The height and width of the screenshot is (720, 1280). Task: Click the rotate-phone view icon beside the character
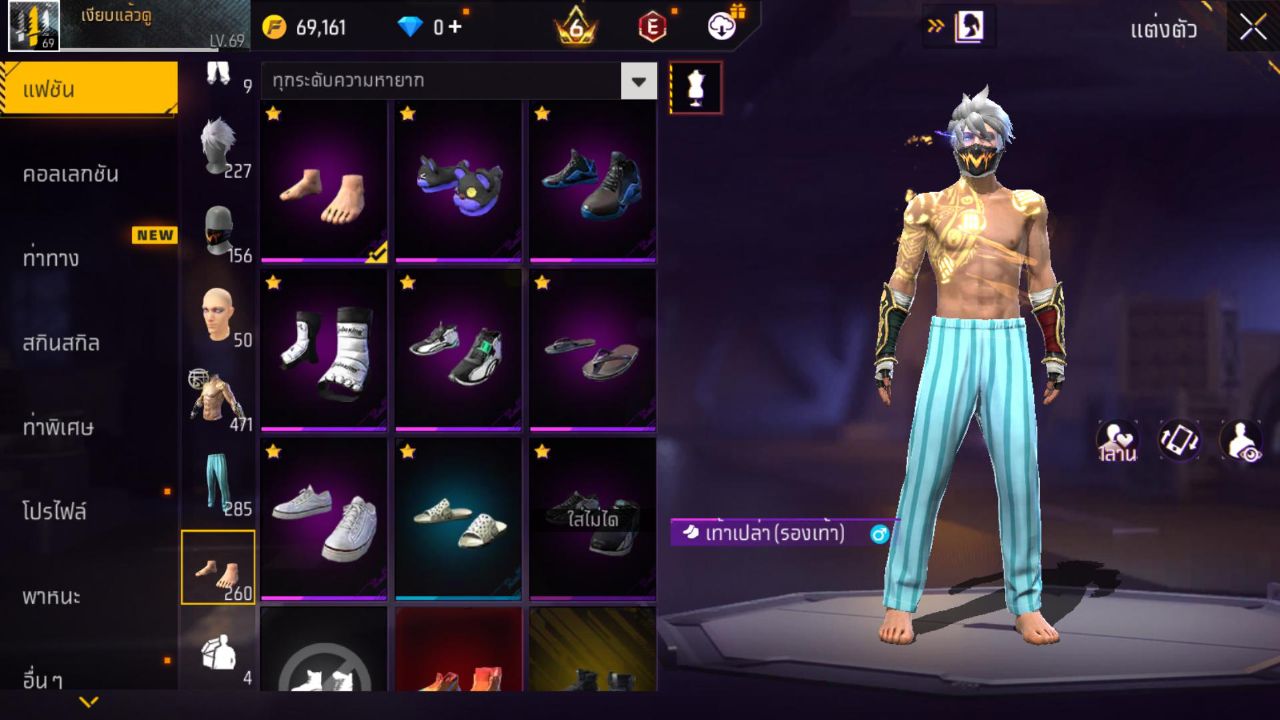[x=1178, y=437]
